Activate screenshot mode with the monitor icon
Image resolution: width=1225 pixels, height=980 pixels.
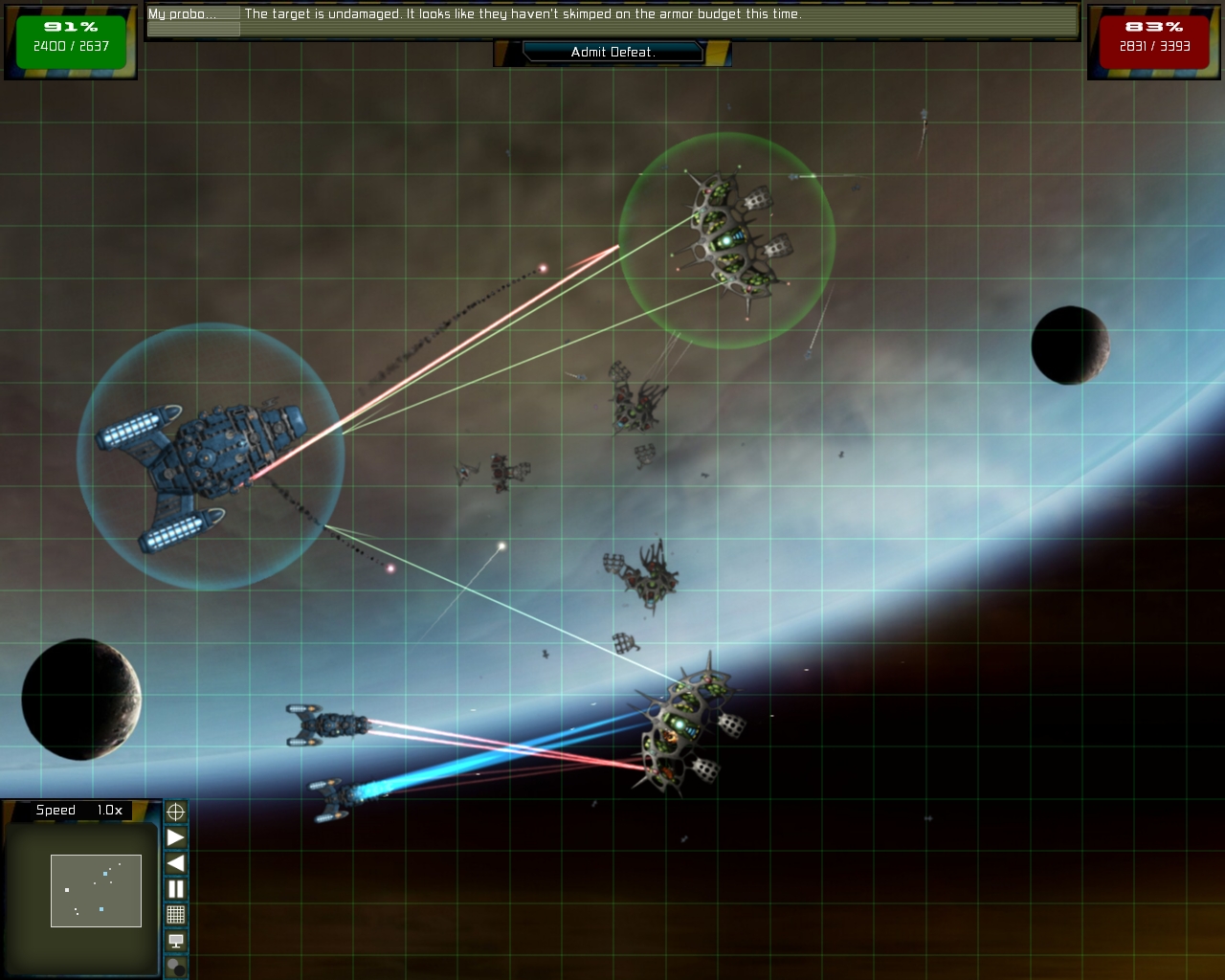coord(174,942)
